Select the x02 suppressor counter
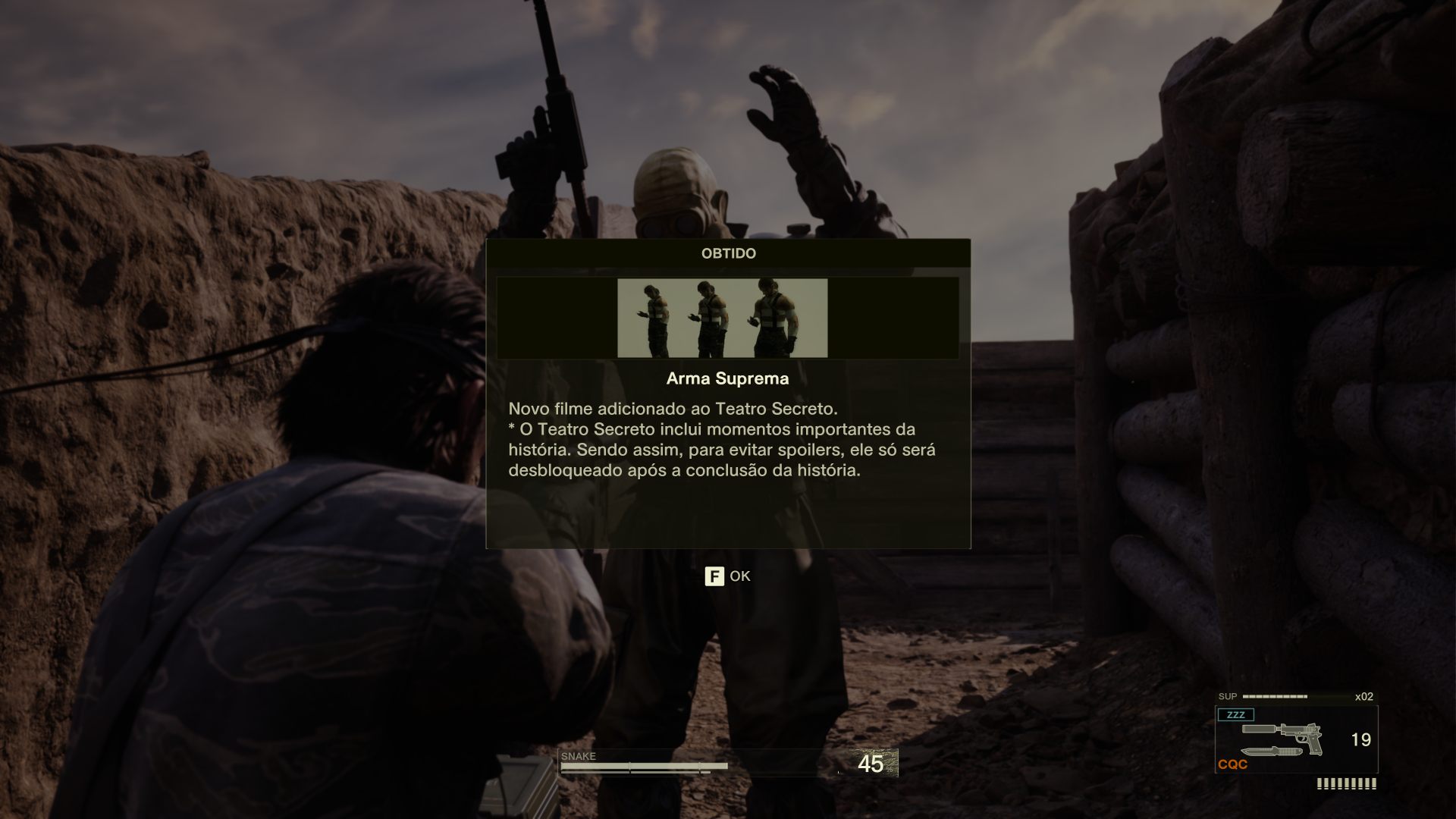1456x819 pixels. click(1365, 695)
